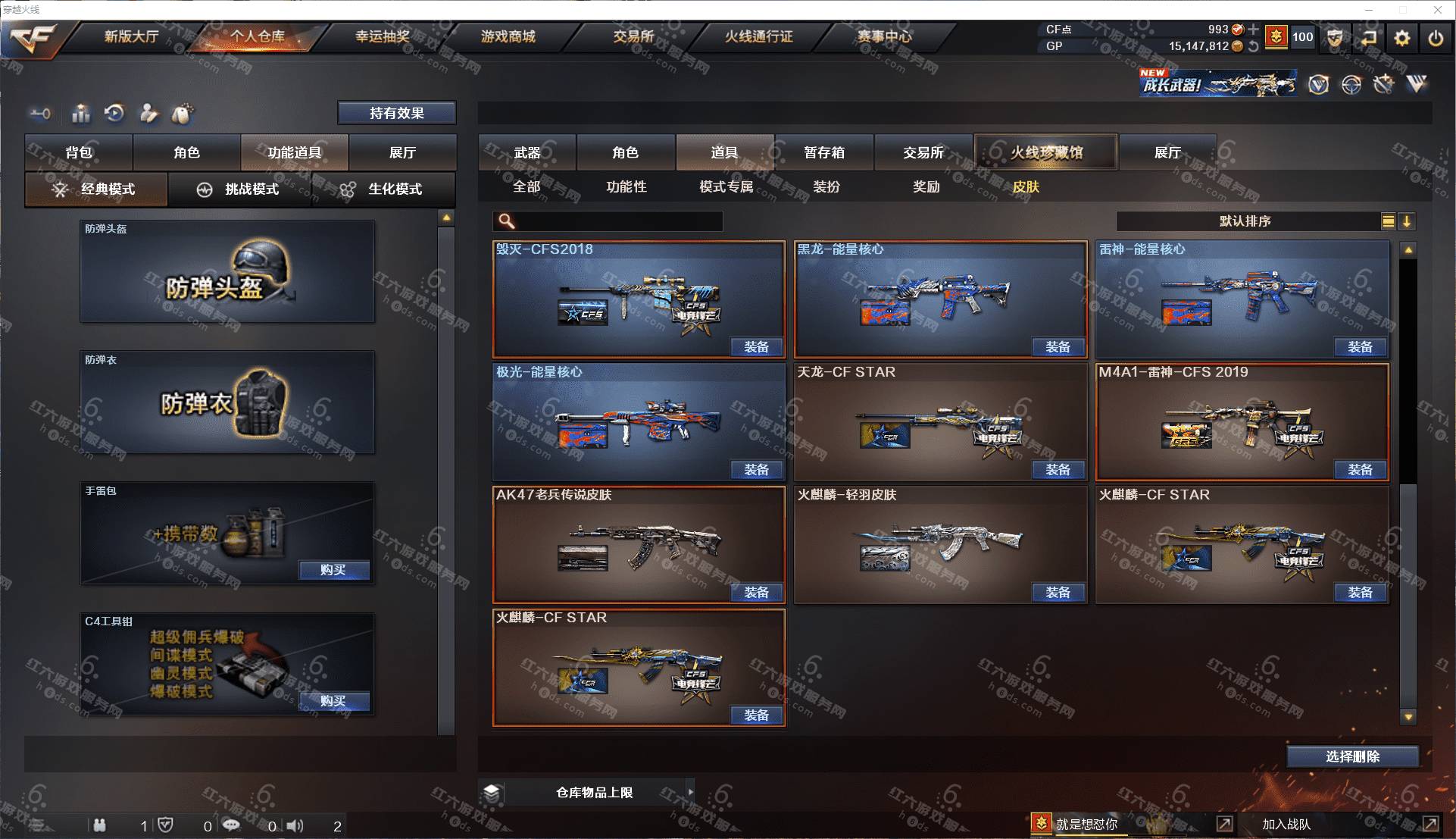Open 幸运抽奖 lucky draw
The image size is (1456, 839).
tap(383, 36)
